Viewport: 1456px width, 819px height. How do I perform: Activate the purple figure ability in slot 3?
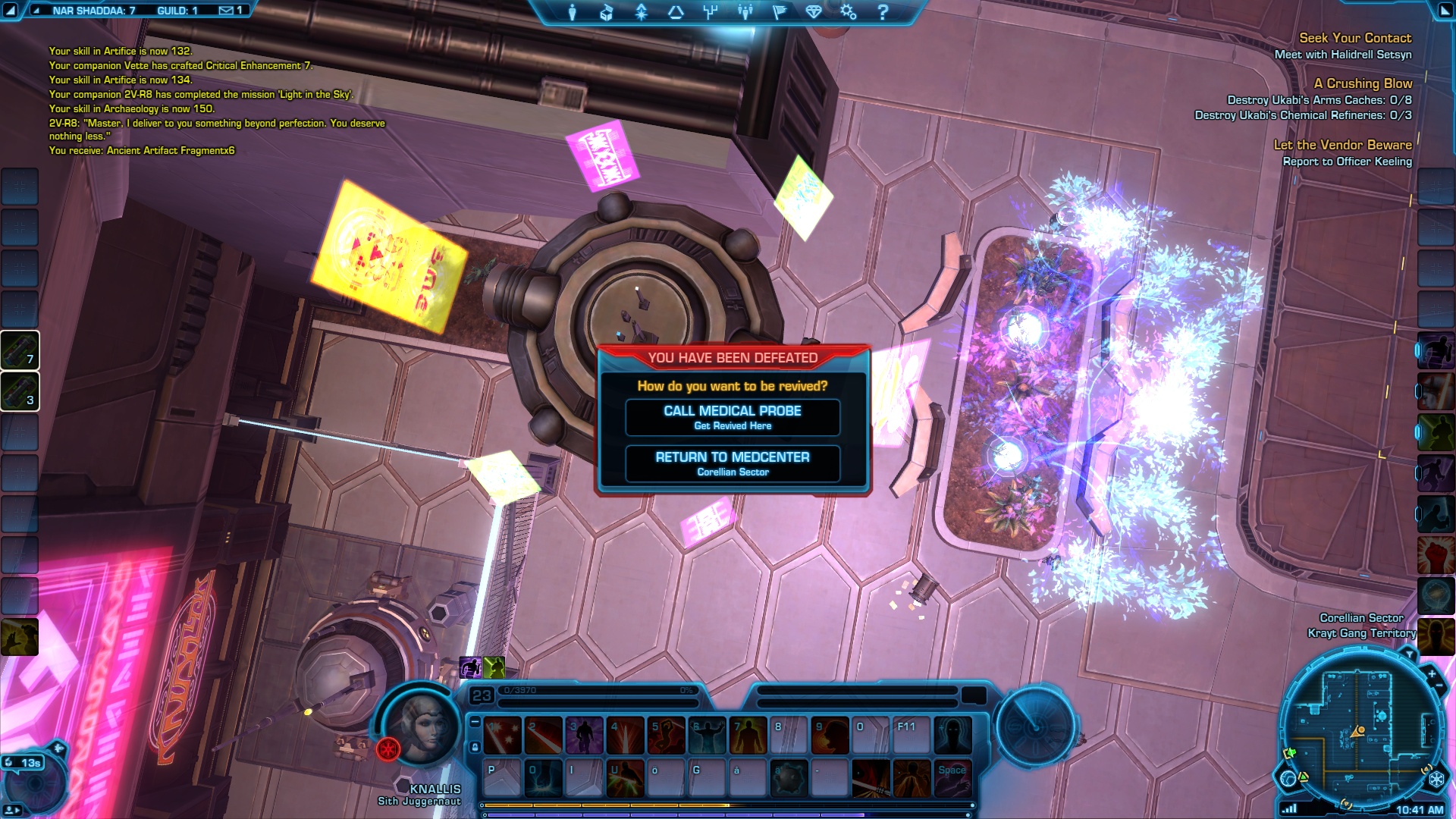point(585,736)
